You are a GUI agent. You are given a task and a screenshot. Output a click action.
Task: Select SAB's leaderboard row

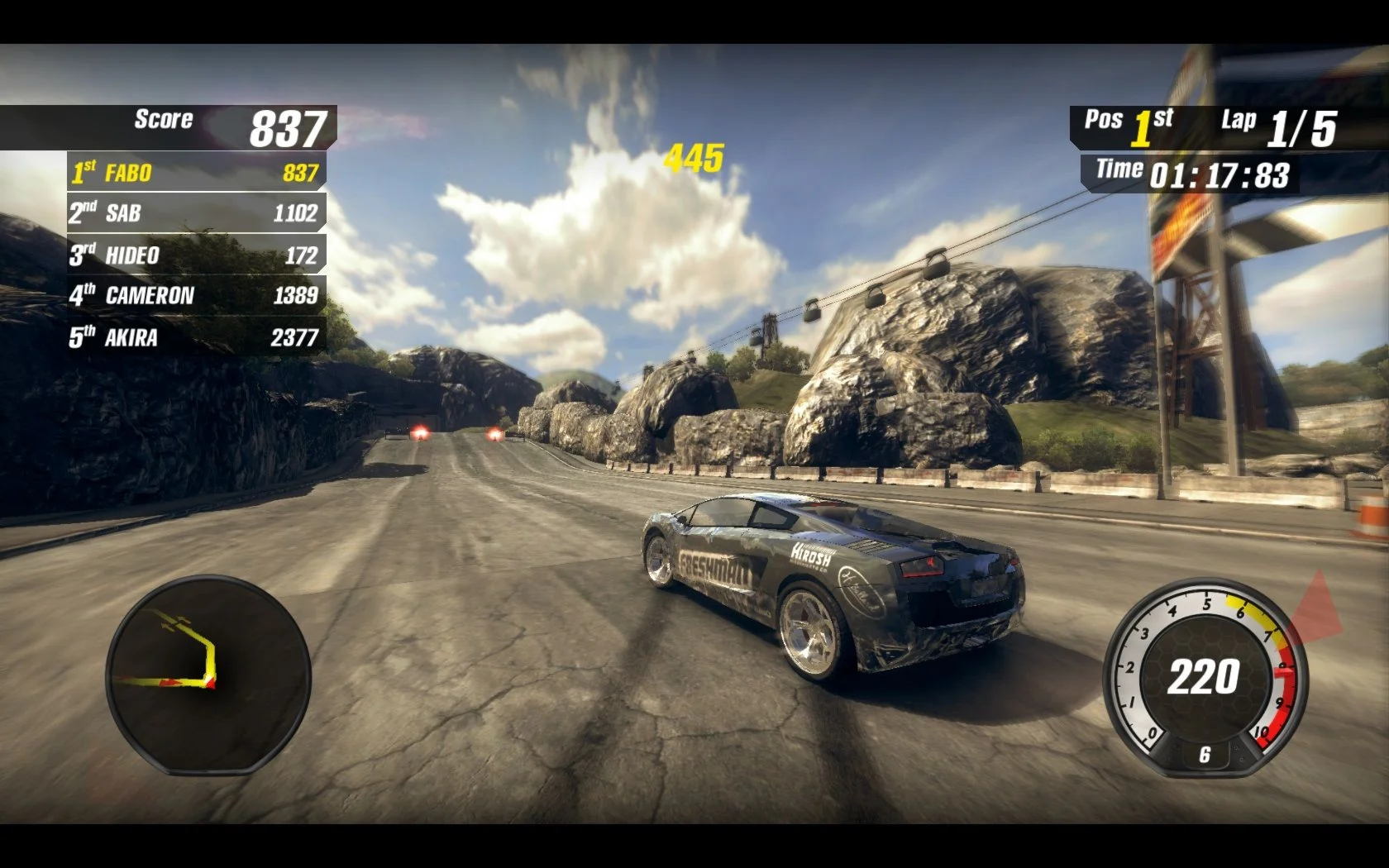[196, 213]
